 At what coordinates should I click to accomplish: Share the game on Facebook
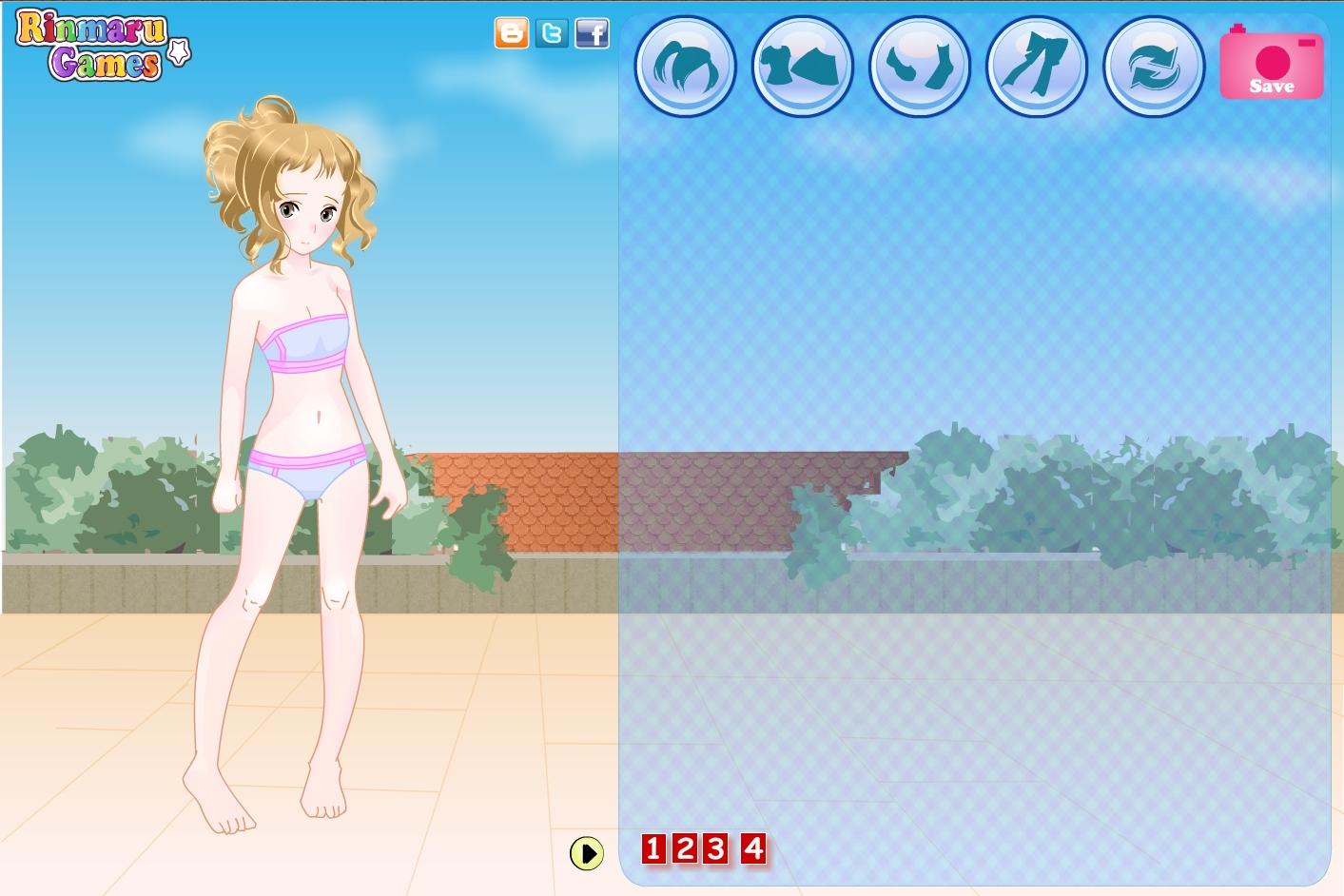(x=592, y=33)
